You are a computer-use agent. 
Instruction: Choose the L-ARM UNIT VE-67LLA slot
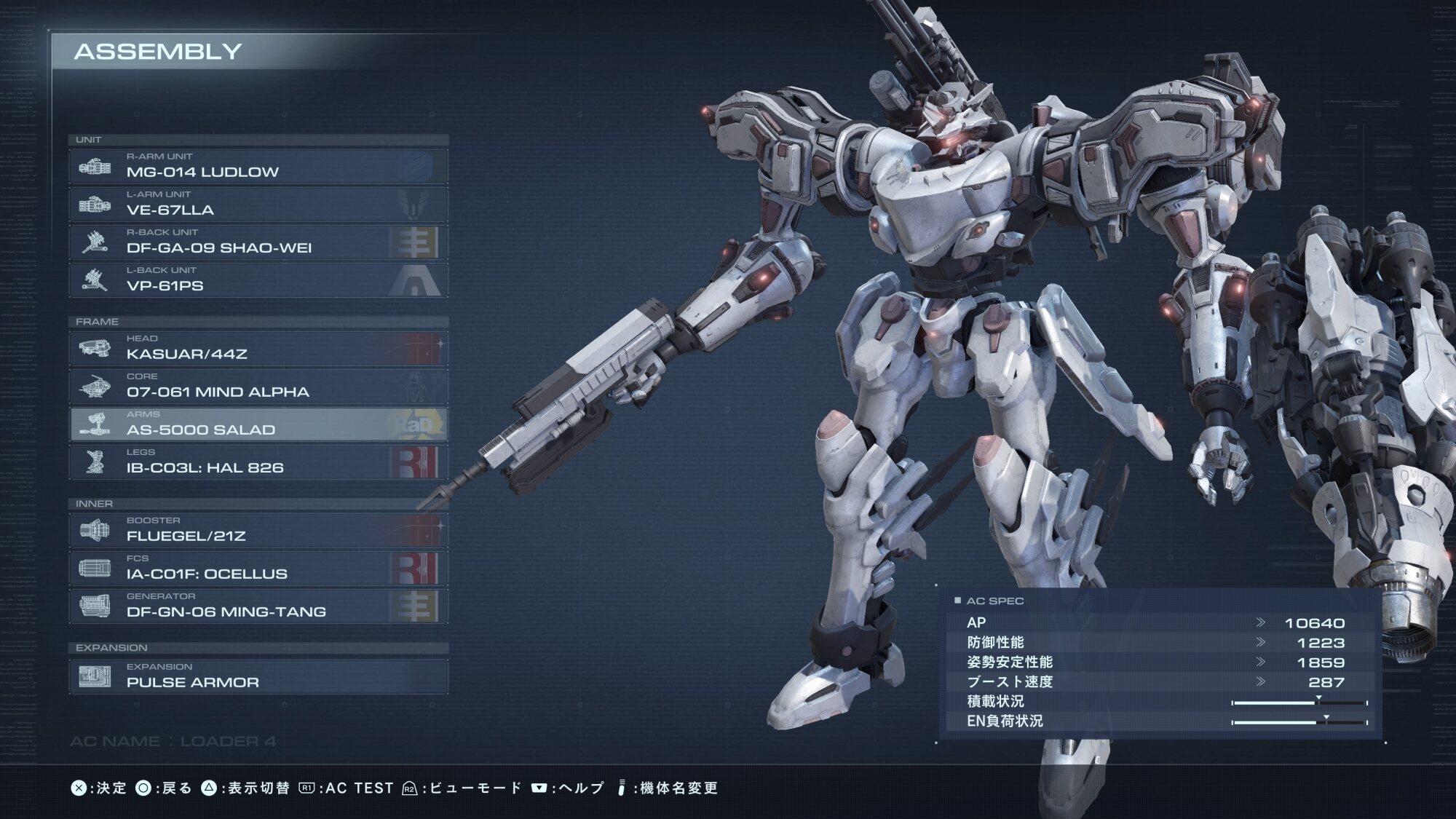[x=258, y=205]
